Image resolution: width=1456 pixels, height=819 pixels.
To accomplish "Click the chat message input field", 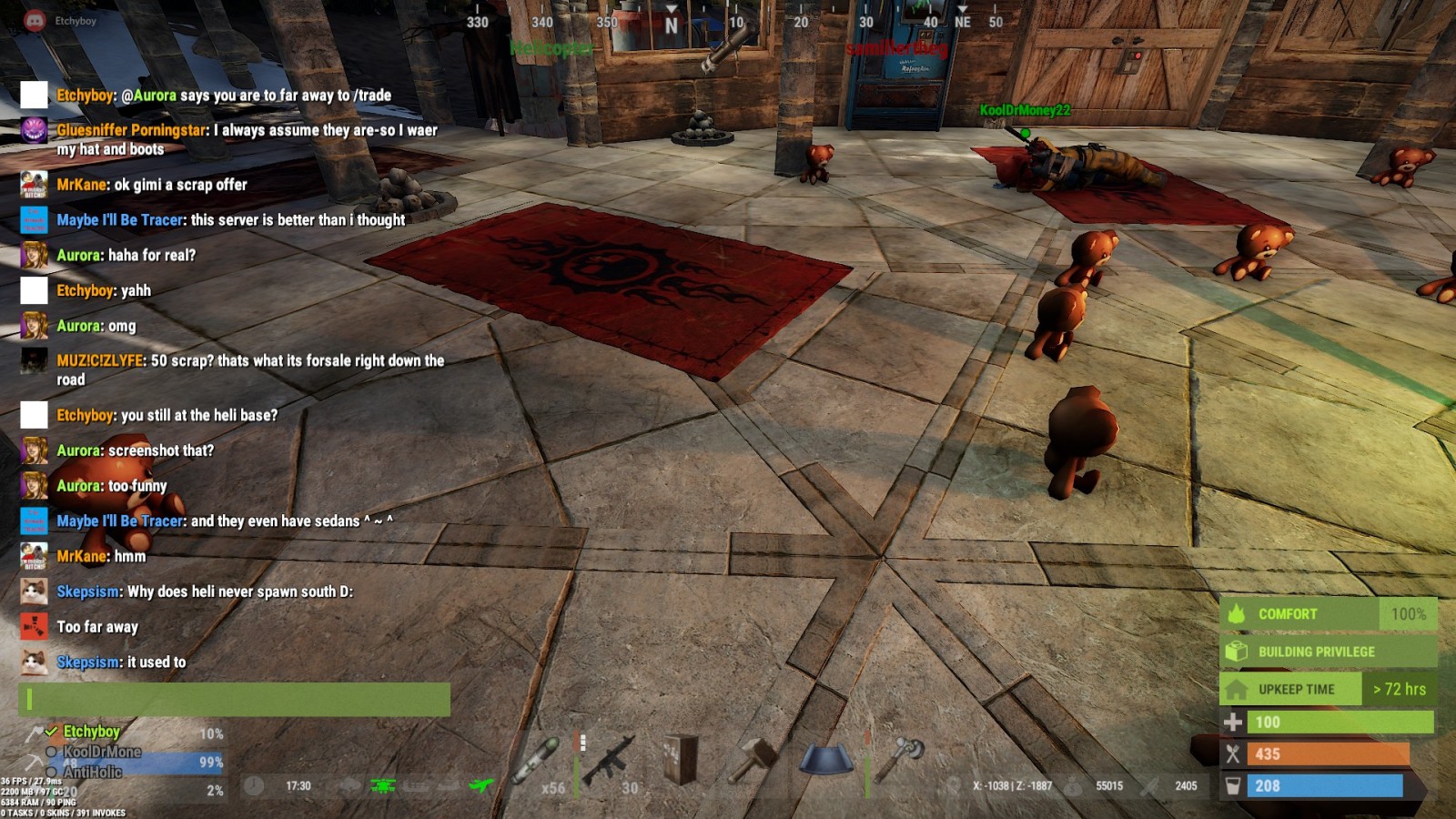I will click(234, 699).
